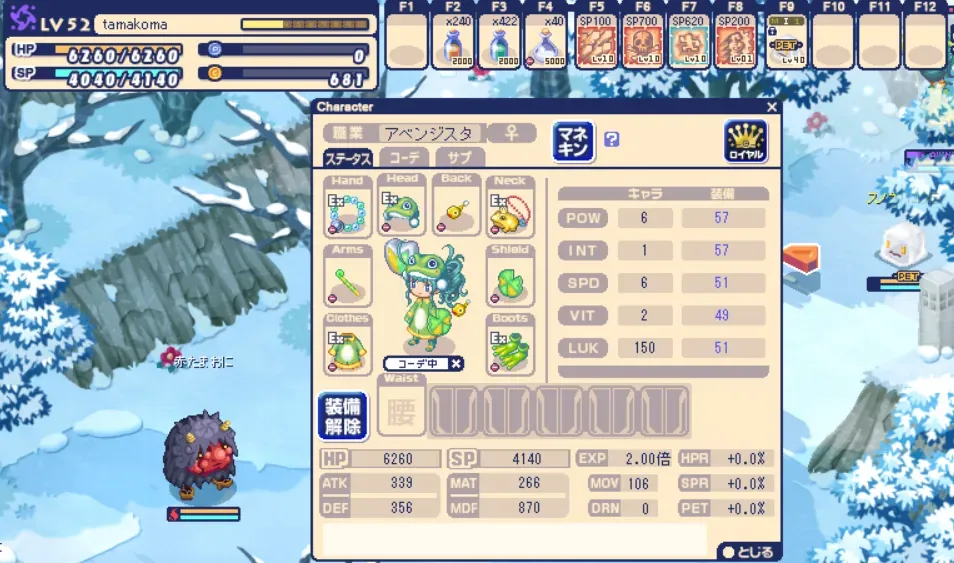This screenshot has height=563, width=954.
Task: Select the frog Boots slot
Action: (x=510, y=346)
